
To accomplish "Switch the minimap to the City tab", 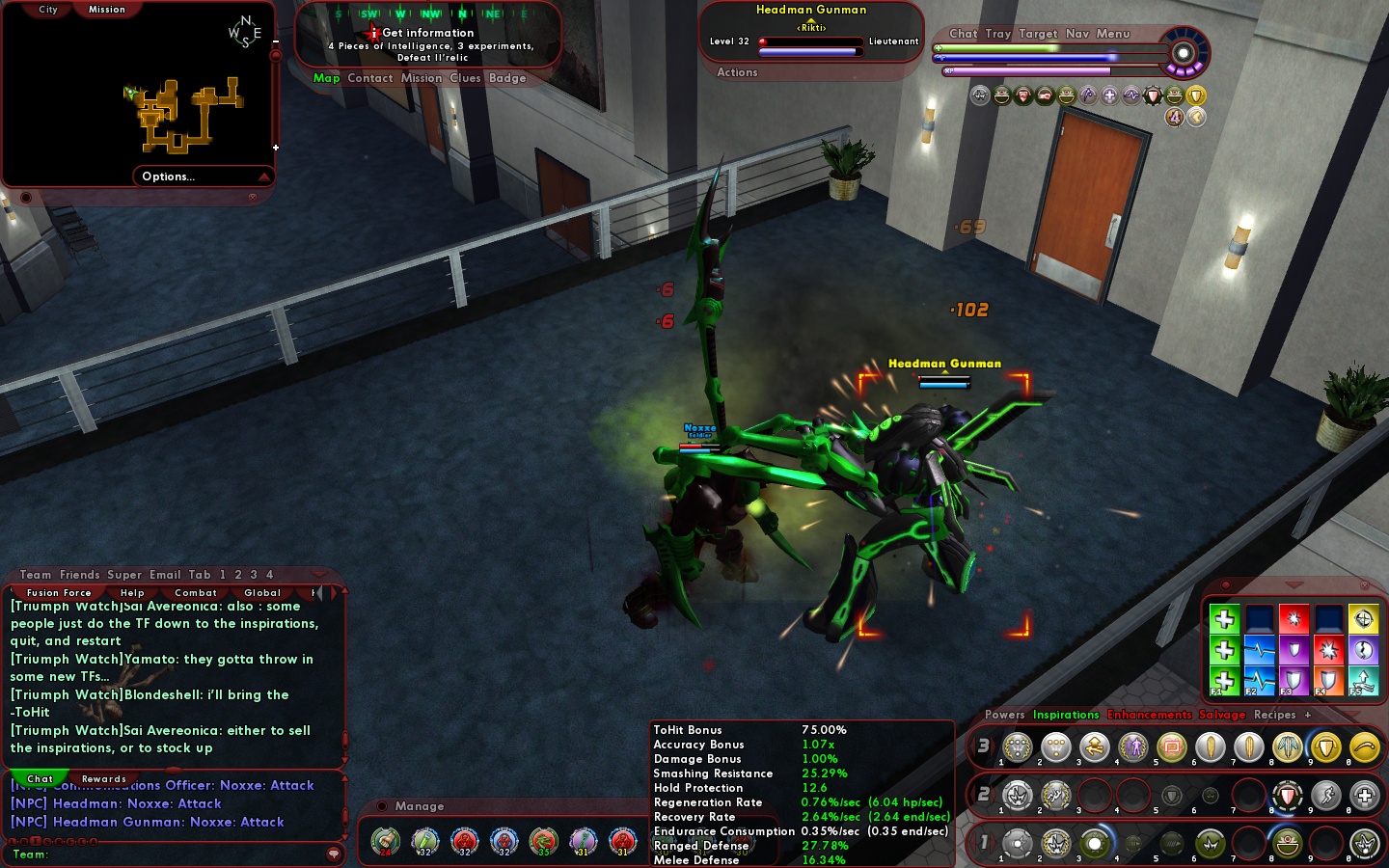I will (x=48, y=10).
